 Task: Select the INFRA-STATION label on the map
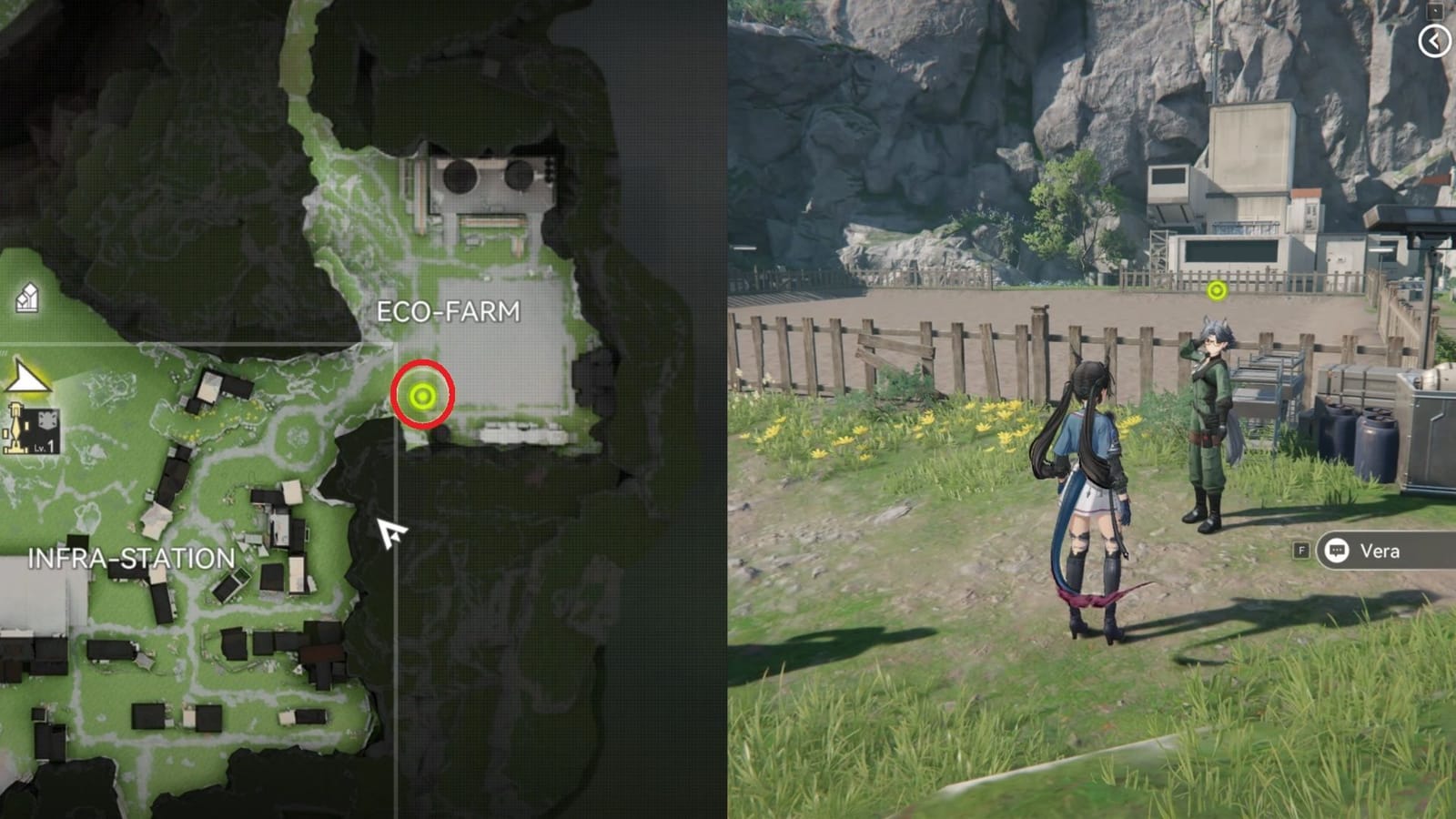click(x=132, y=558)
